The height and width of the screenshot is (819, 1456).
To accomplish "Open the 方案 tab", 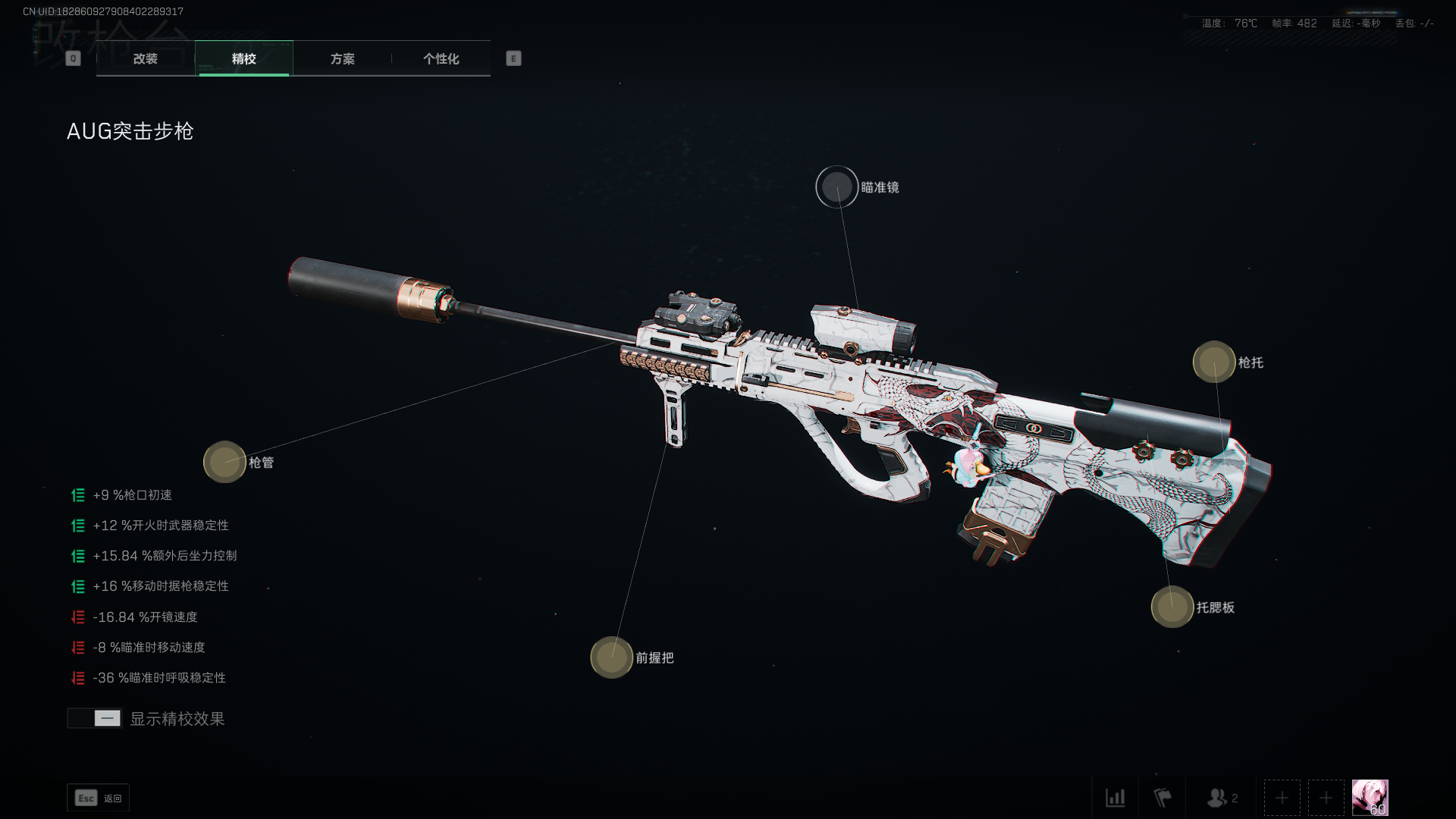I will (x=342, y=58).
